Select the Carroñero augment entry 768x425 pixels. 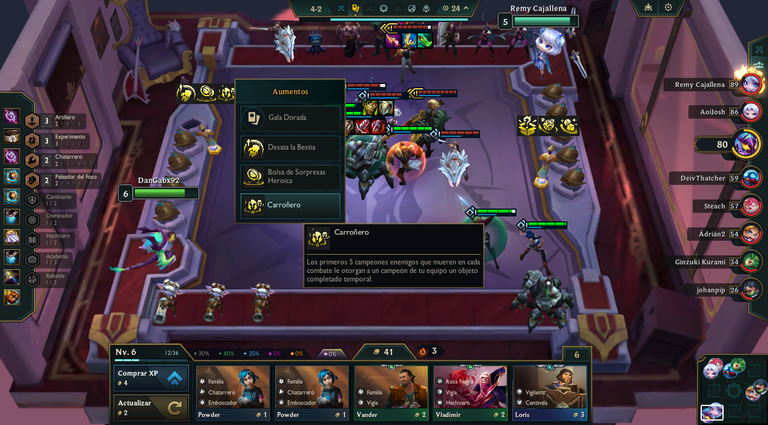coord(290,205)
